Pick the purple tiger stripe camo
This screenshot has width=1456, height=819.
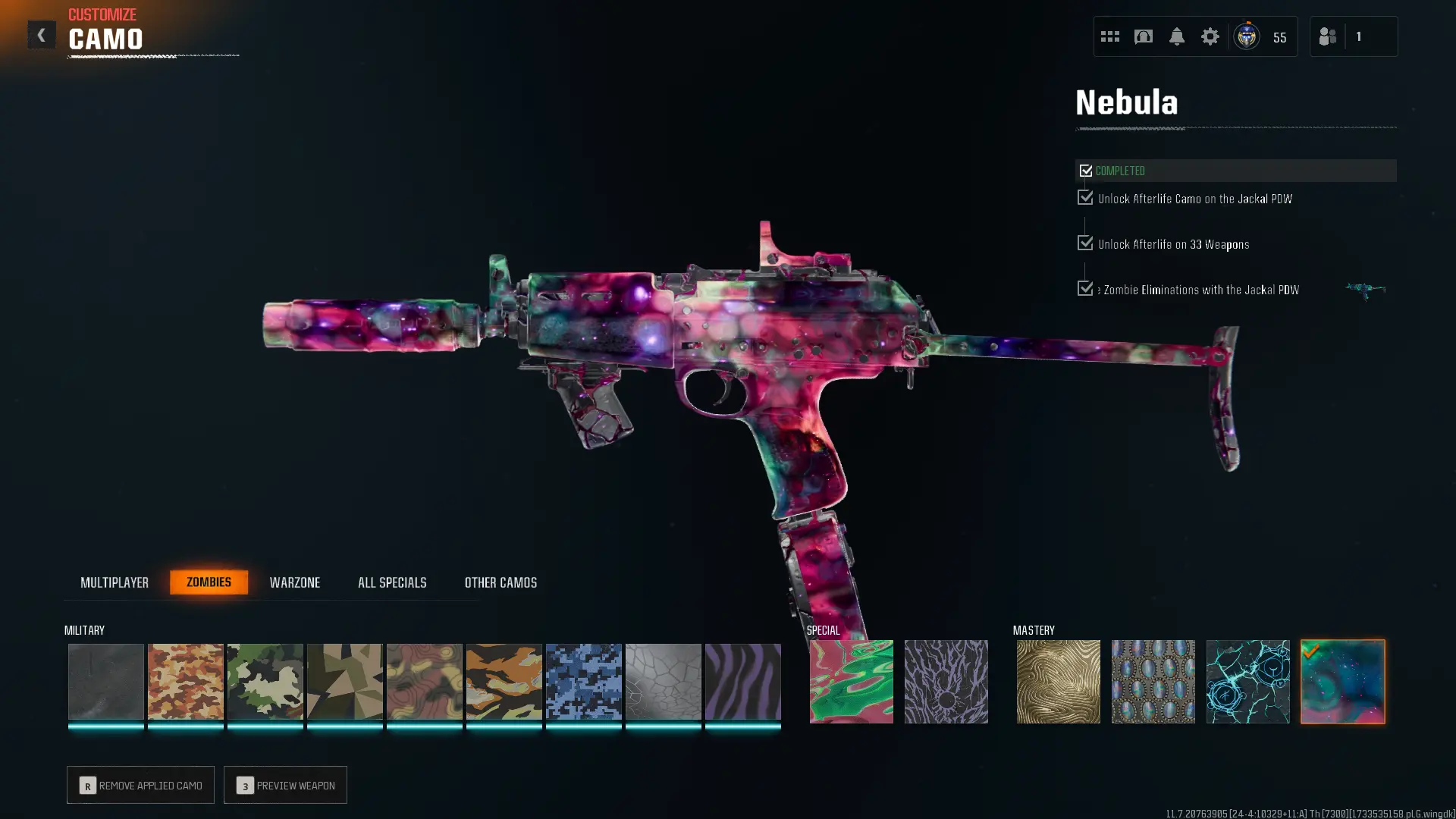click(x=742, y=681)
